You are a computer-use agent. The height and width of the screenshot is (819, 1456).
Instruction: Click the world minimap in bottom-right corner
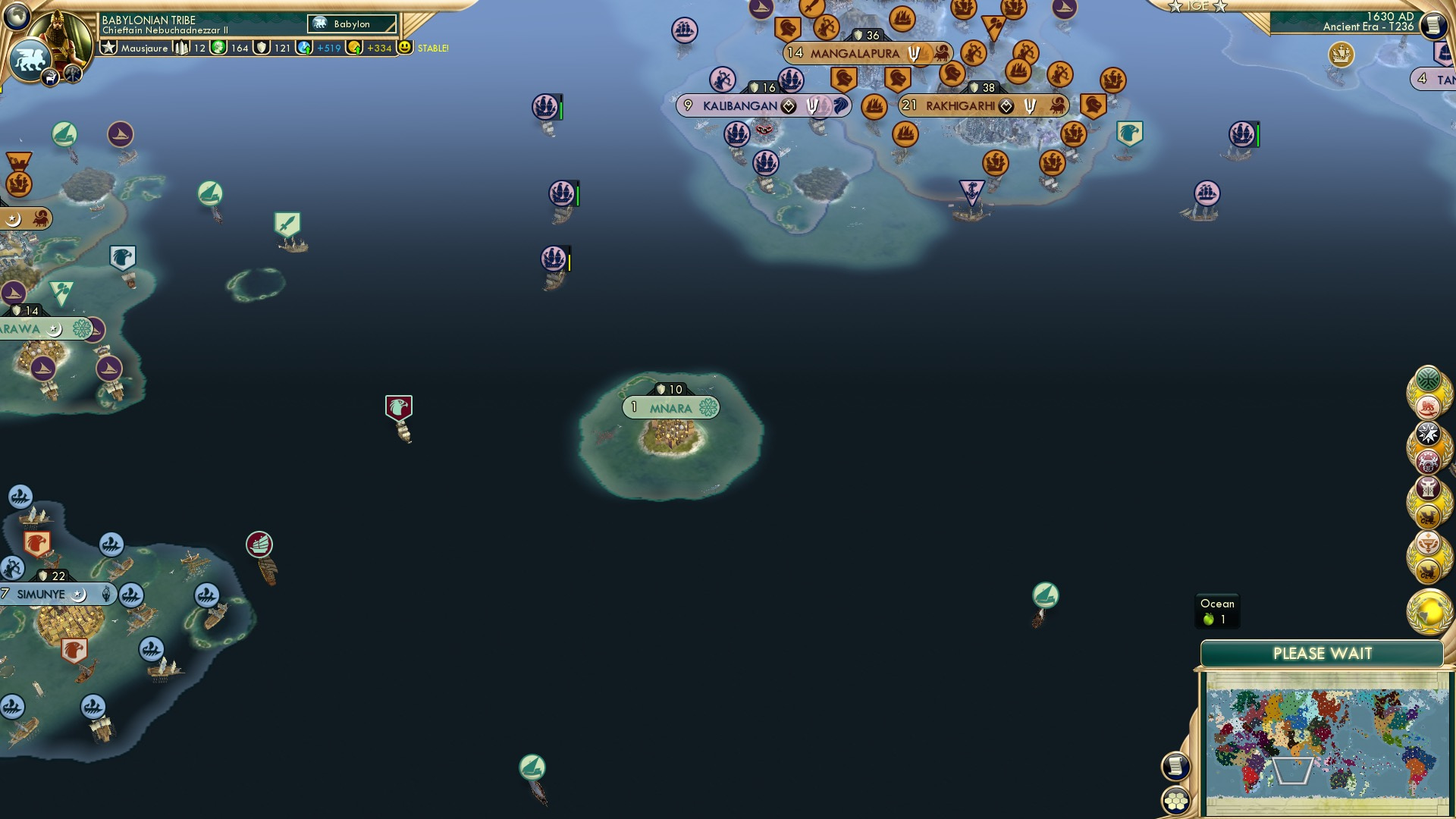point(1326,743)
